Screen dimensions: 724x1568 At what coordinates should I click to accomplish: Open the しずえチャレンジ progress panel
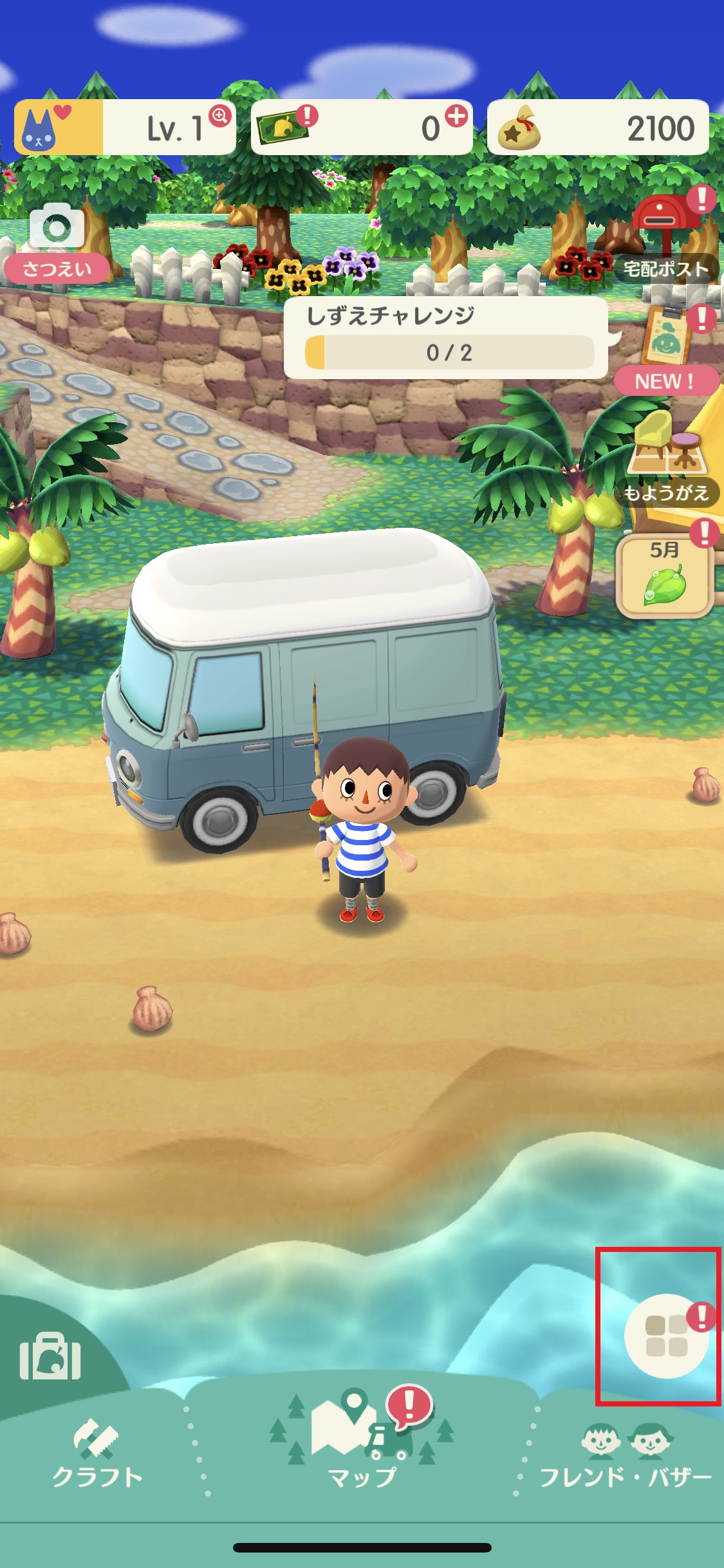(445, 338)
